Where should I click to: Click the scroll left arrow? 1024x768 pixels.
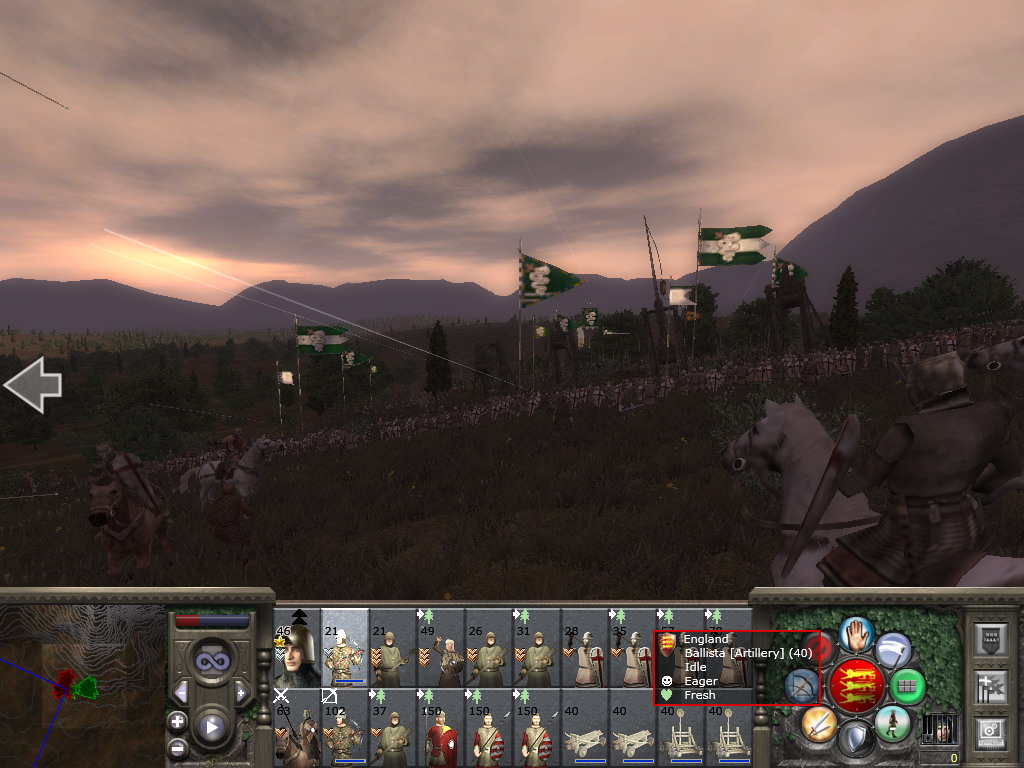[x=33, y=385]
